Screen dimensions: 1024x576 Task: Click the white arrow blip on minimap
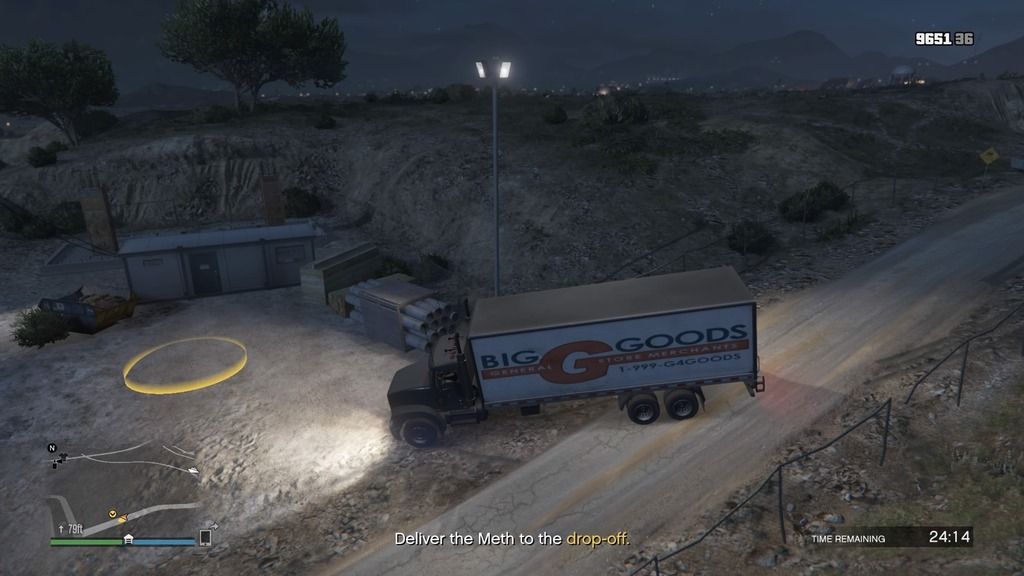(x=193, y=469)
